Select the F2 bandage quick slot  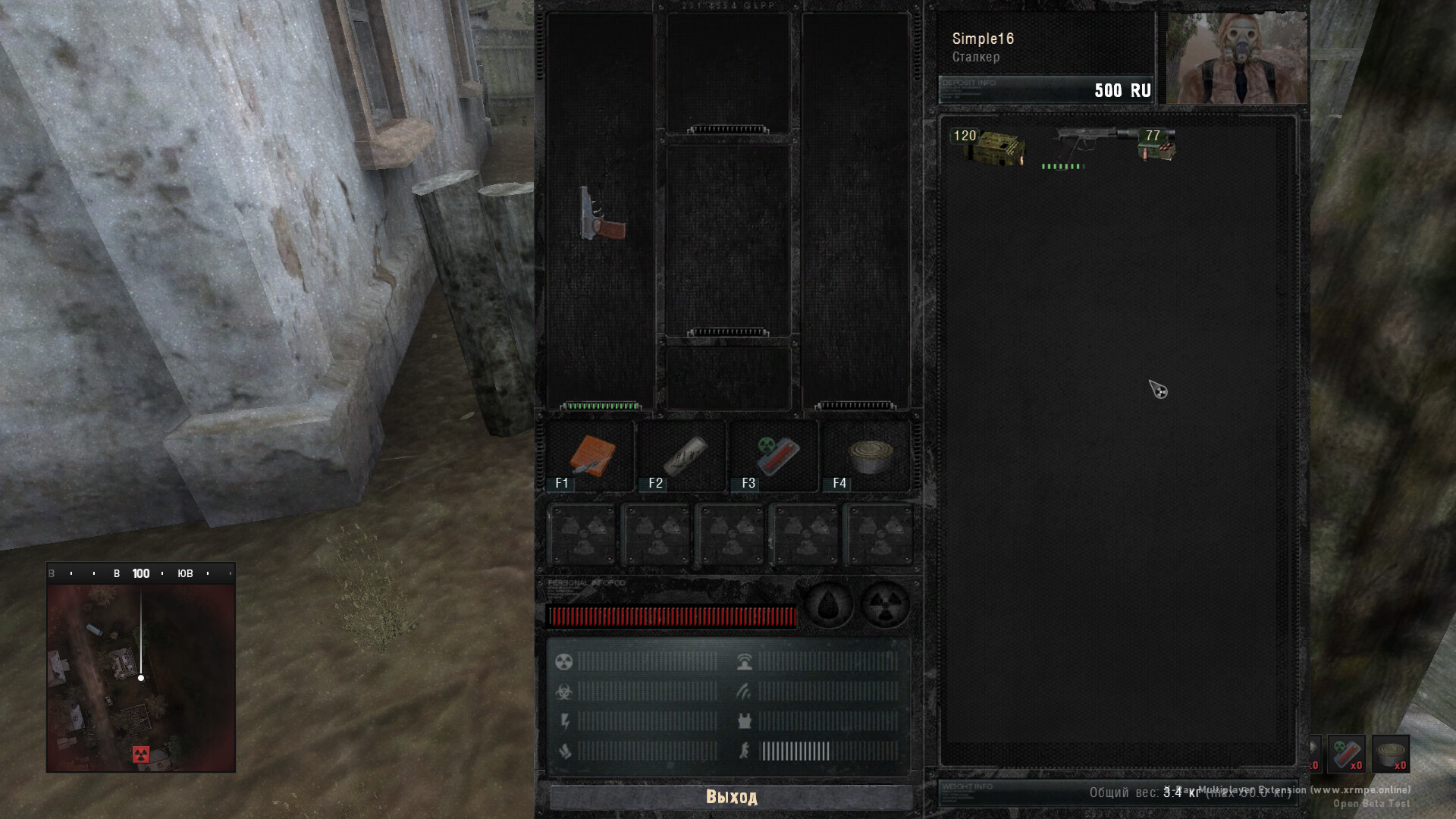coord(683,457)
